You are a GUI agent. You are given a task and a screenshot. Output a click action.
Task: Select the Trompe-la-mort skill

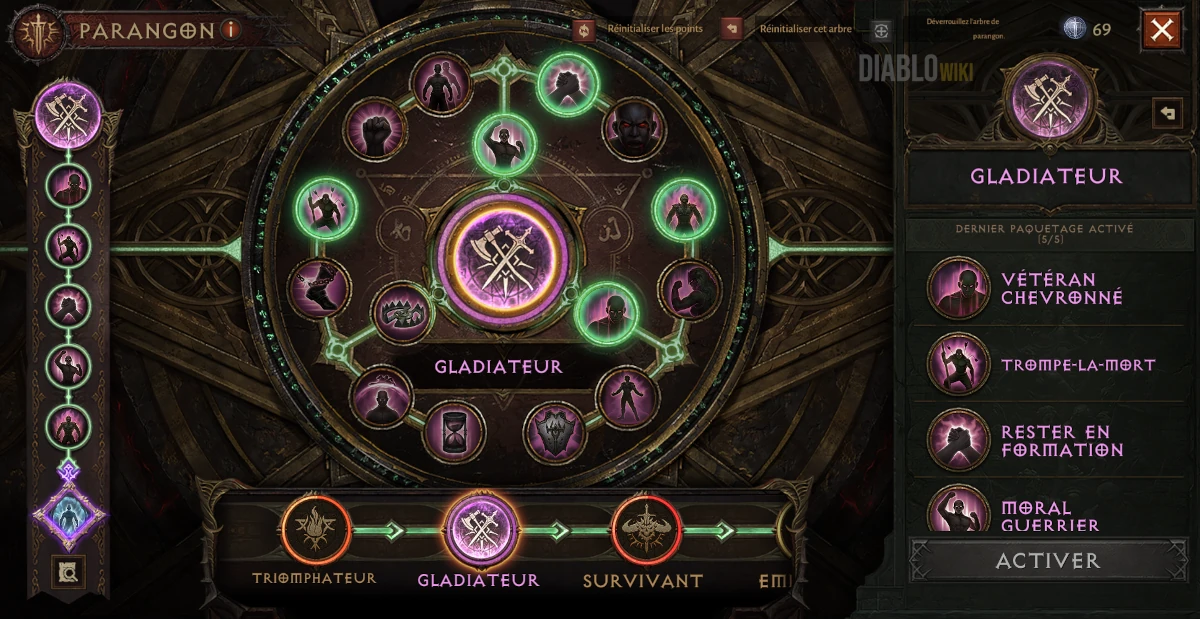point(959,365)
